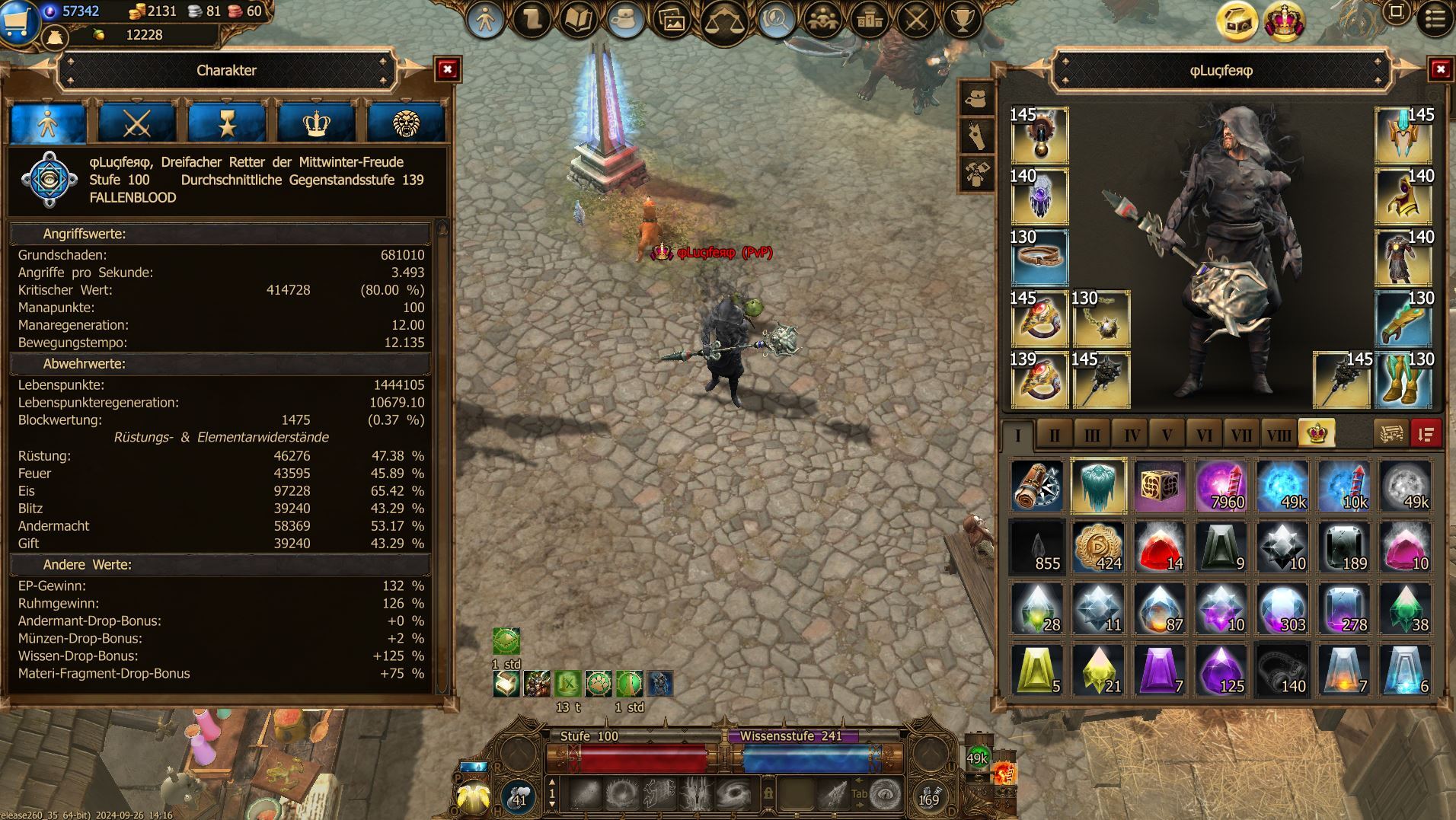This screenshot has height=820, width=1456.
Task: Switch to inventory bag tab V
Action: [1167, 435]
